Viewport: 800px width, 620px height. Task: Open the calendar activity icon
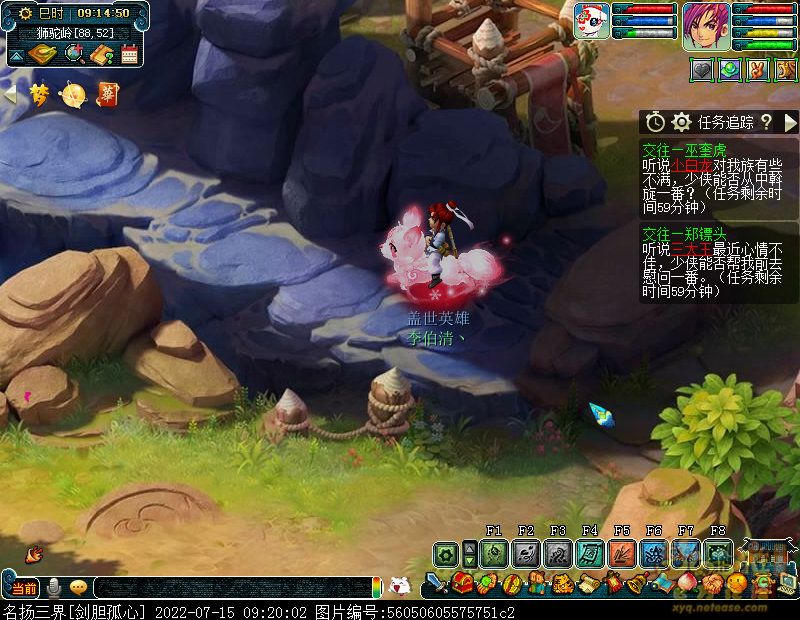click(129, 55)
